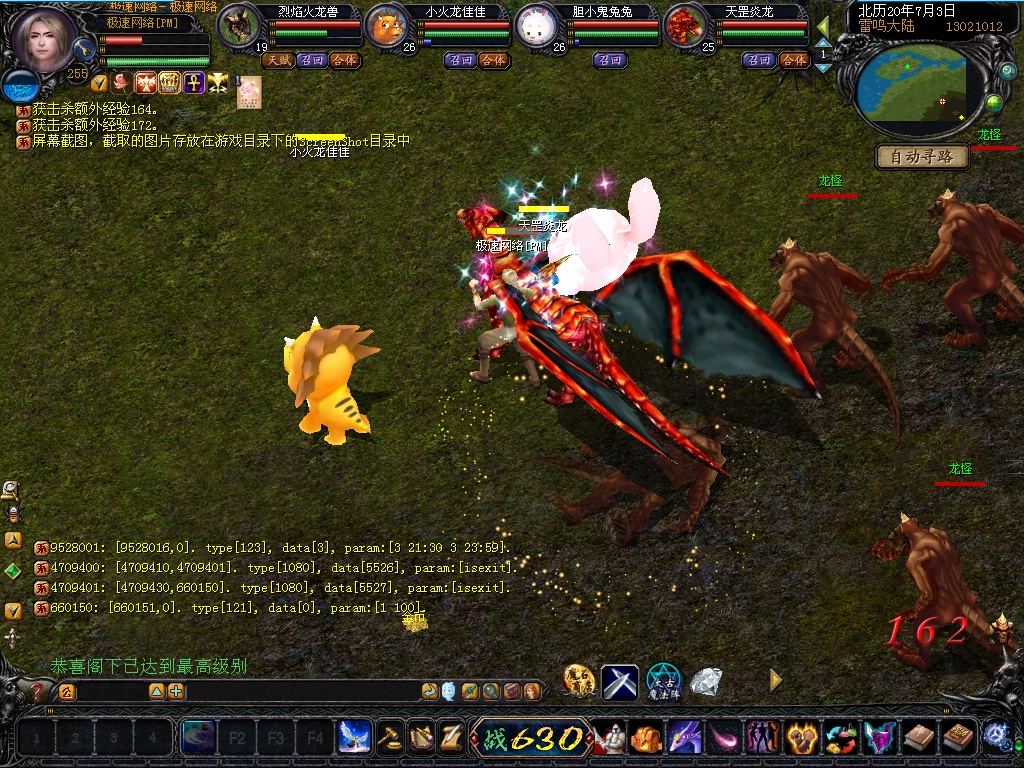Select the 烈焰火龙兽 pet portrait
The image size is (1024, 768).
(x=238, y=27)
